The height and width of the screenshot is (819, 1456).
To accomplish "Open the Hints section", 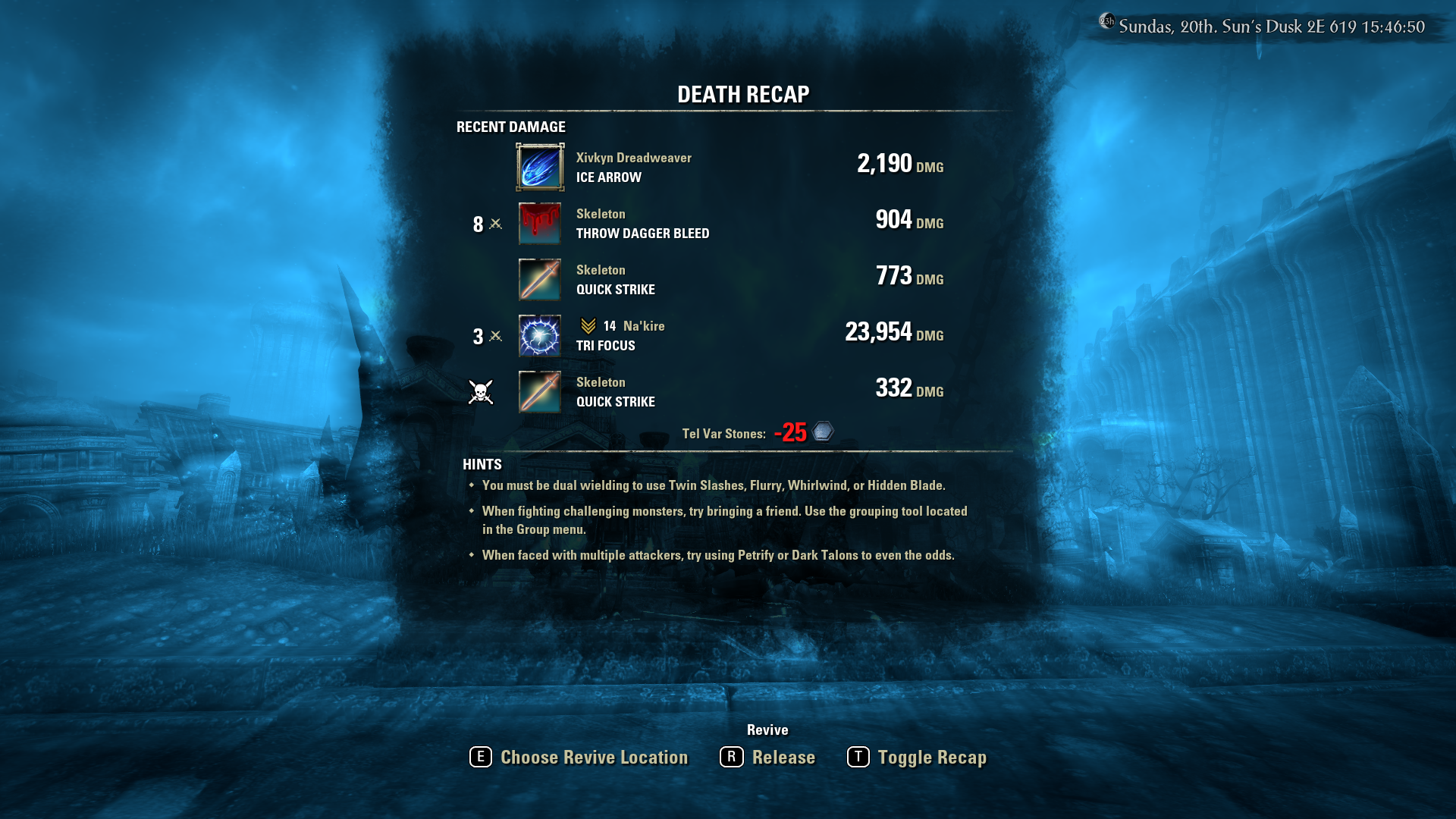I will [x=482, y=464].
